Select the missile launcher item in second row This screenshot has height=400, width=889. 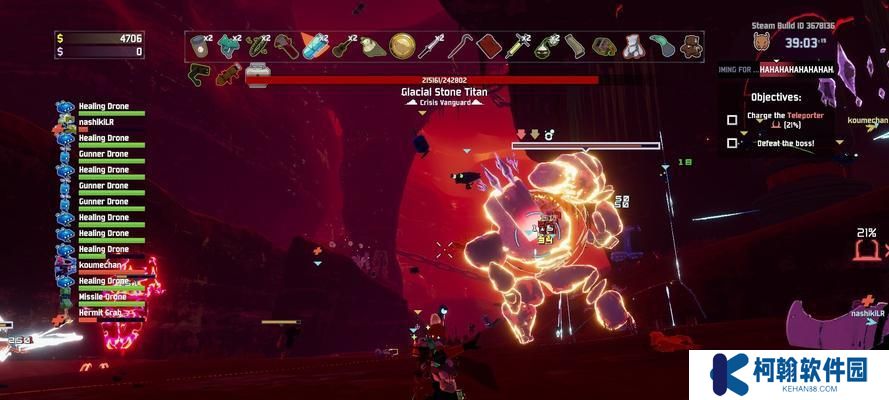point(228,74)
